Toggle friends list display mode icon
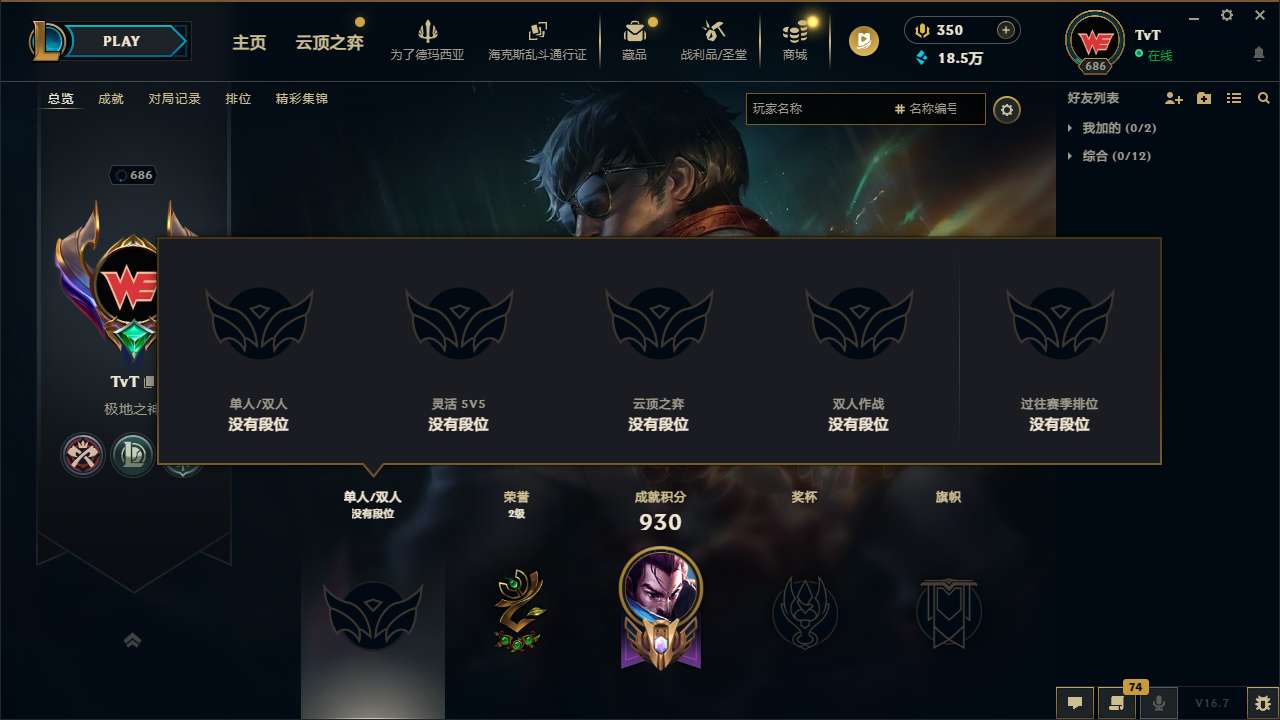 [x=1234, y=98]
